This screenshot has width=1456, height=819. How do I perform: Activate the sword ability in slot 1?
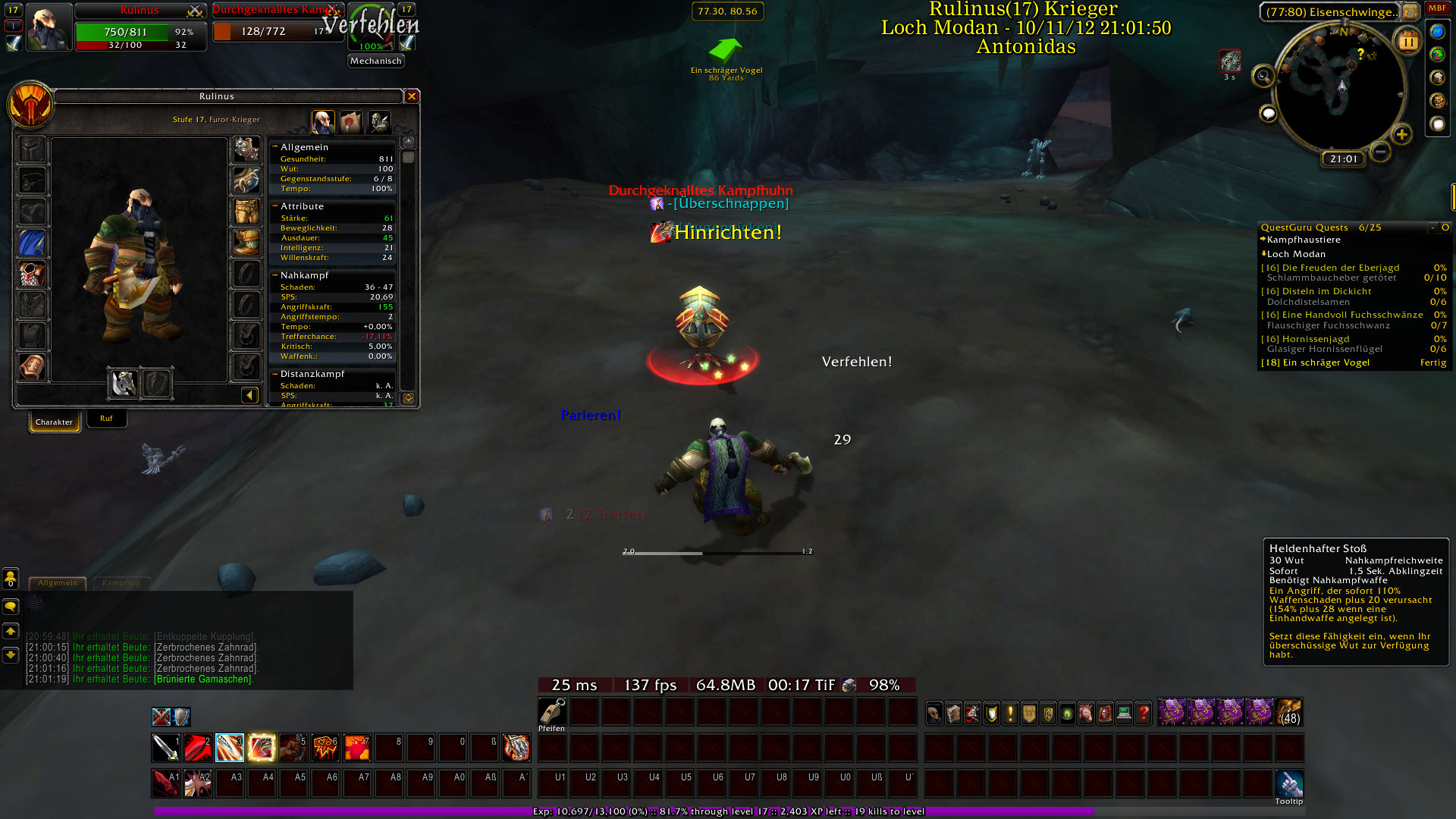click(x=165, y=748)
